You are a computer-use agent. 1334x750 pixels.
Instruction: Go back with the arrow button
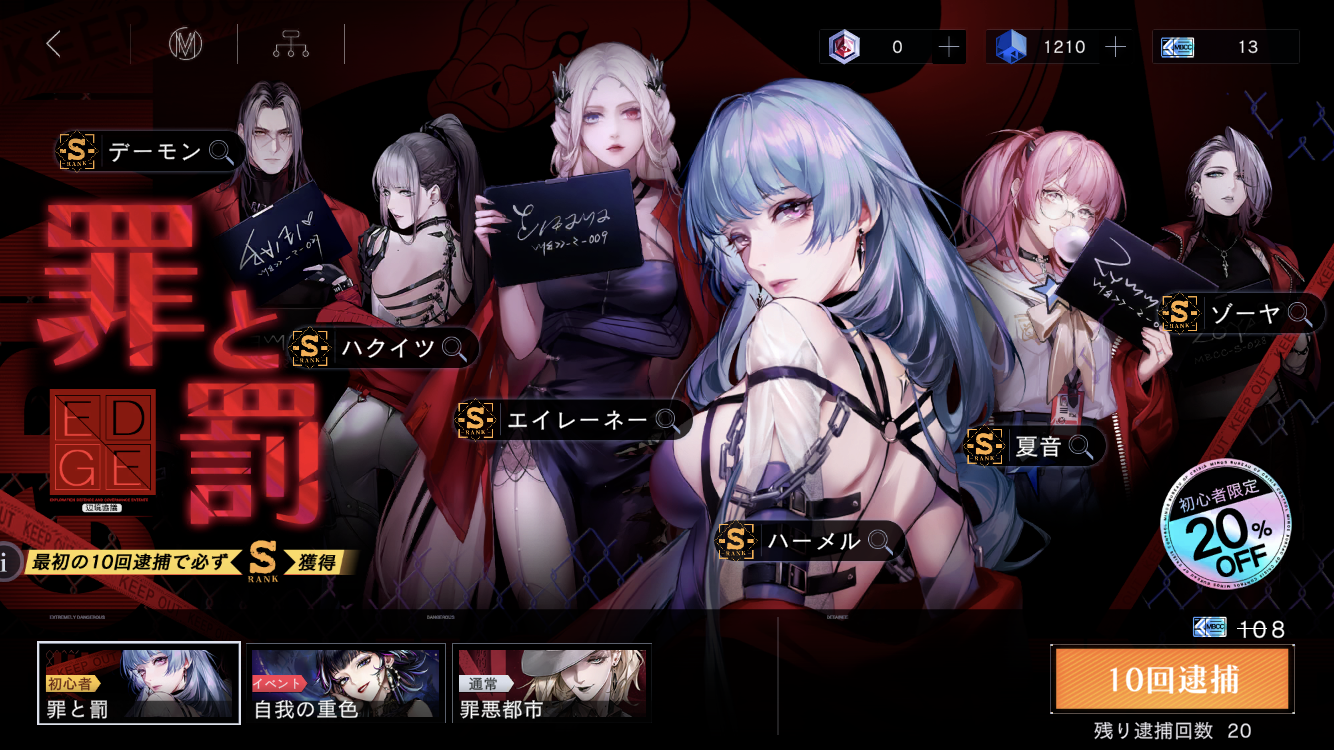point(54,44)
